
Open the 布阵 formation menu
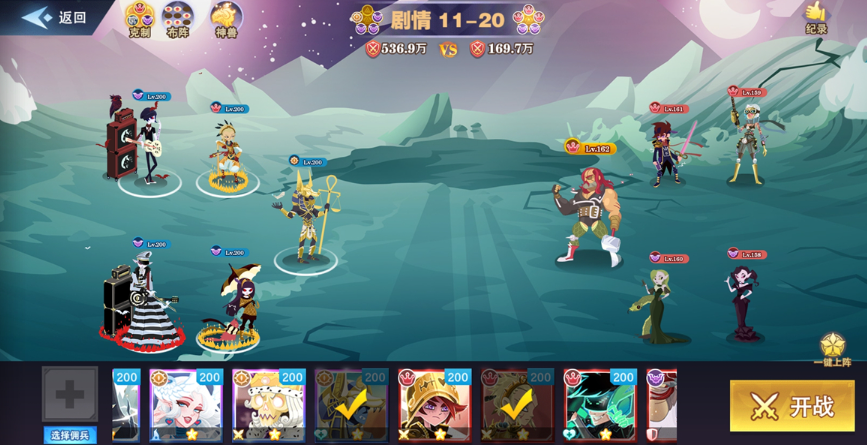click(178, 19)
